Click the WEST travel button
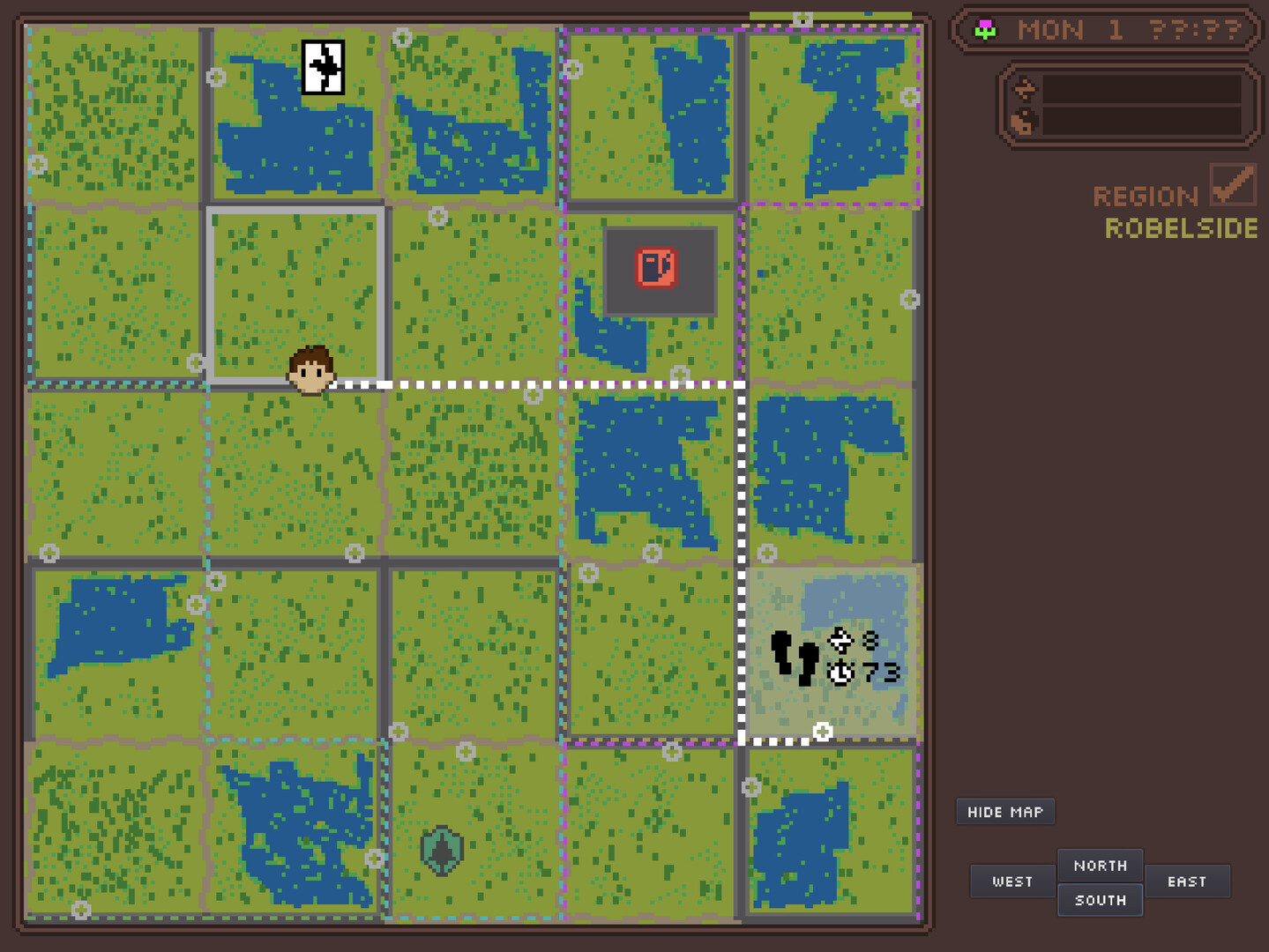Viewport: 1269px width, 952px height. [1011, 881]
